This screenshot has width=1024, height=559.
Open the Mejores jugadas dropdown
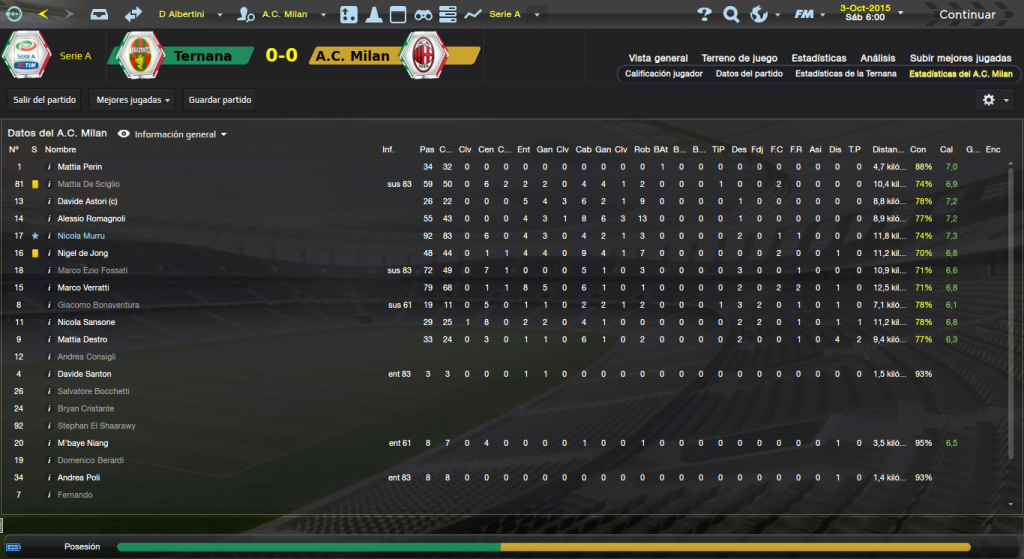pyautogui.click(x=131, y=100)
